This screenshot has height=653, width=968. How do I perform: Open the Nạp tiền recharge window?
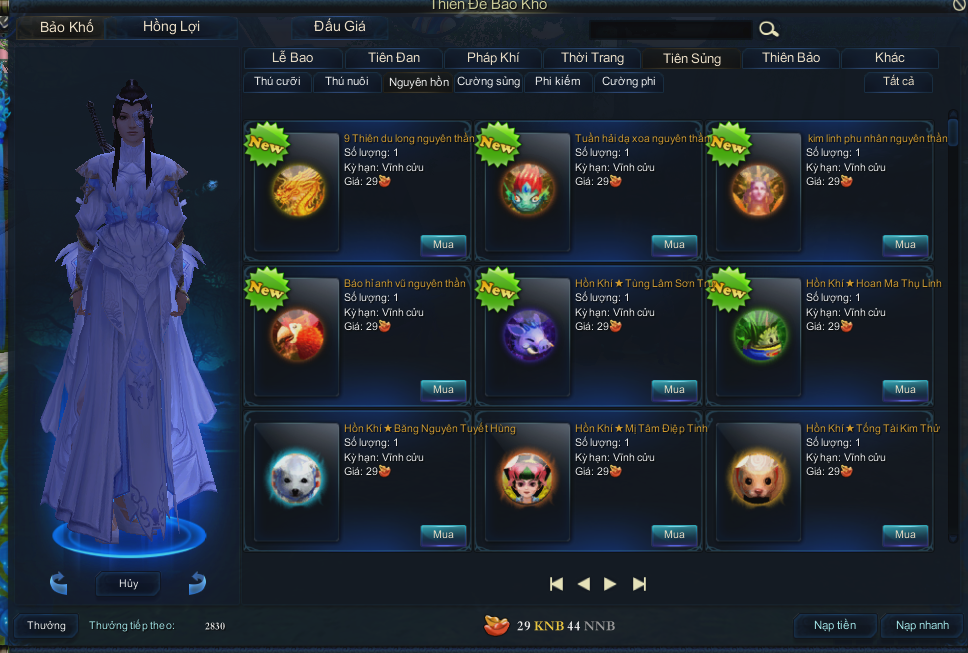pos(835,626)
